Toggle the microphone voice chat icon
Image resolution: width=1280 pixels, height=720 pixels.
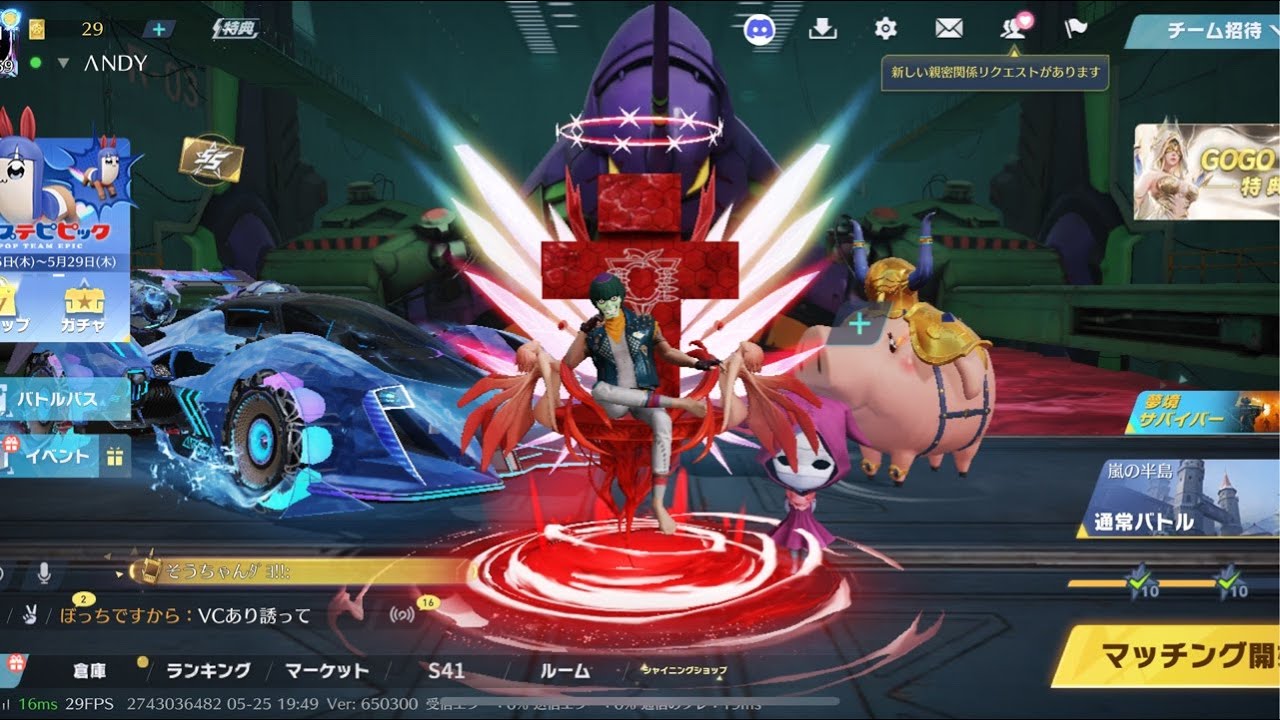point(44,573)
